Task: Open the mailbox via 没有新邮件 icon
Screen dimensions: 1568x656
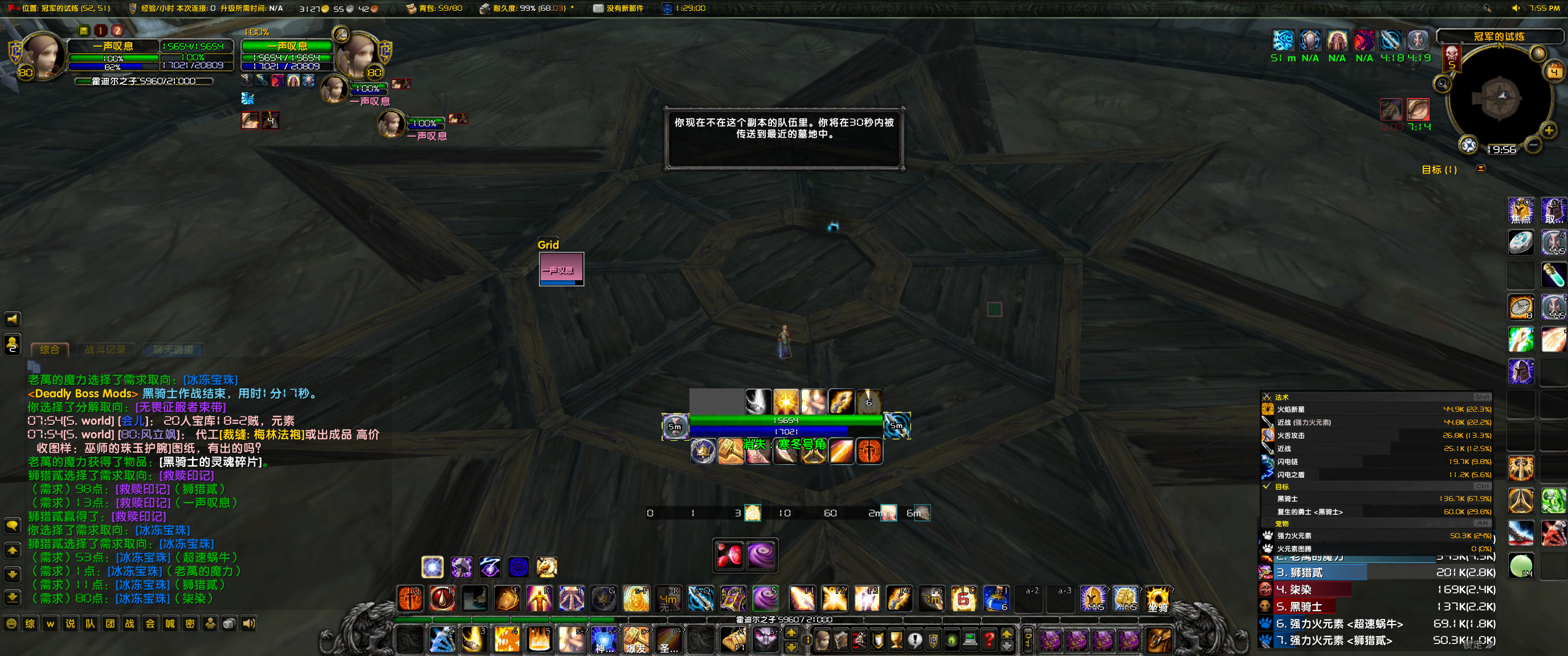Action: pos(598,9)
